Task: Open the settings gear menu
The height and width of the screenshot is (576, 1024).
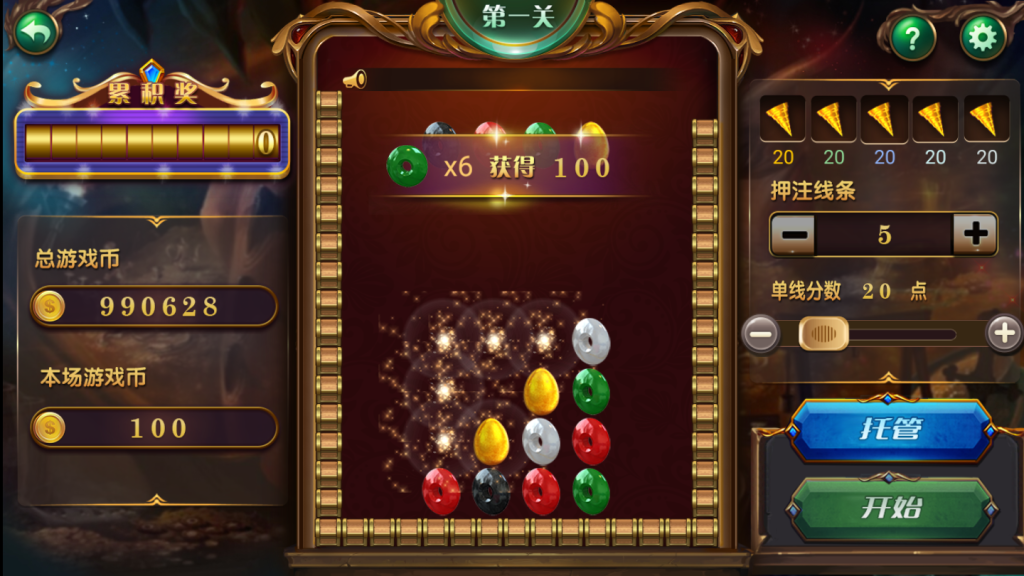Action: pos(982,38)
